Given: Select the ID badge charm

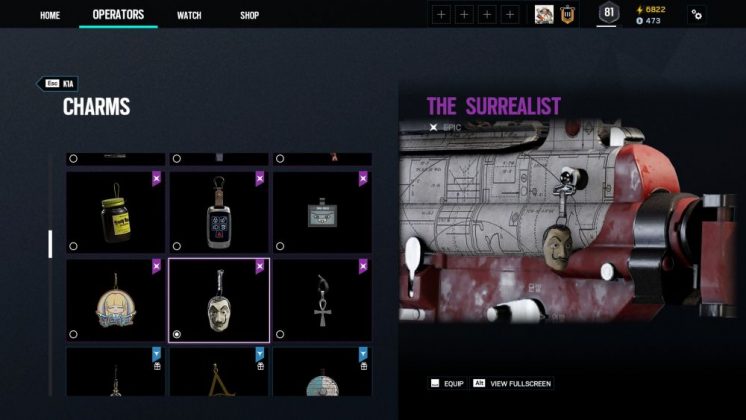Looking at the screenshot, I should (x=322, y=212).
